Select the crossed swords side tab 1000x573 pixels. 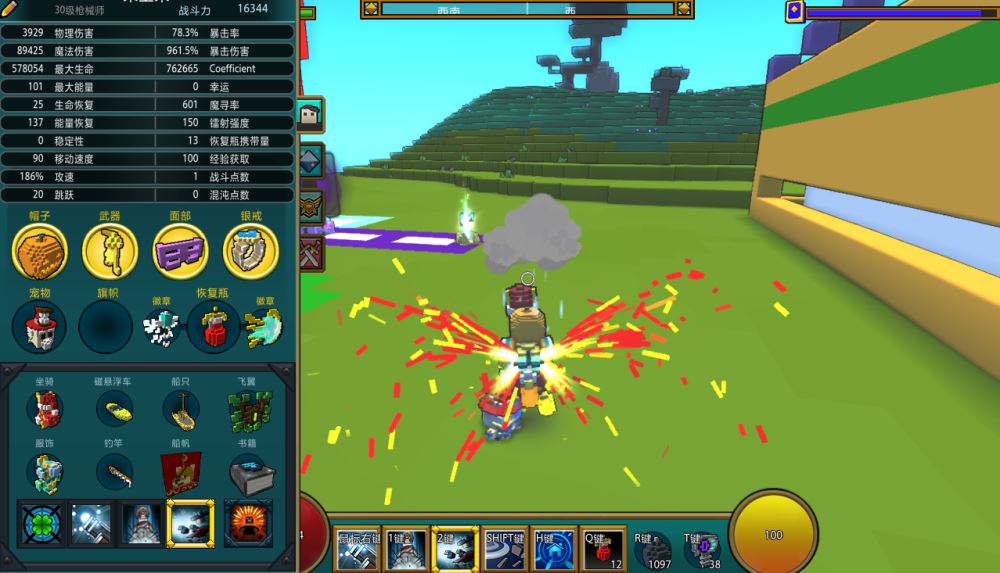(310, 250)
